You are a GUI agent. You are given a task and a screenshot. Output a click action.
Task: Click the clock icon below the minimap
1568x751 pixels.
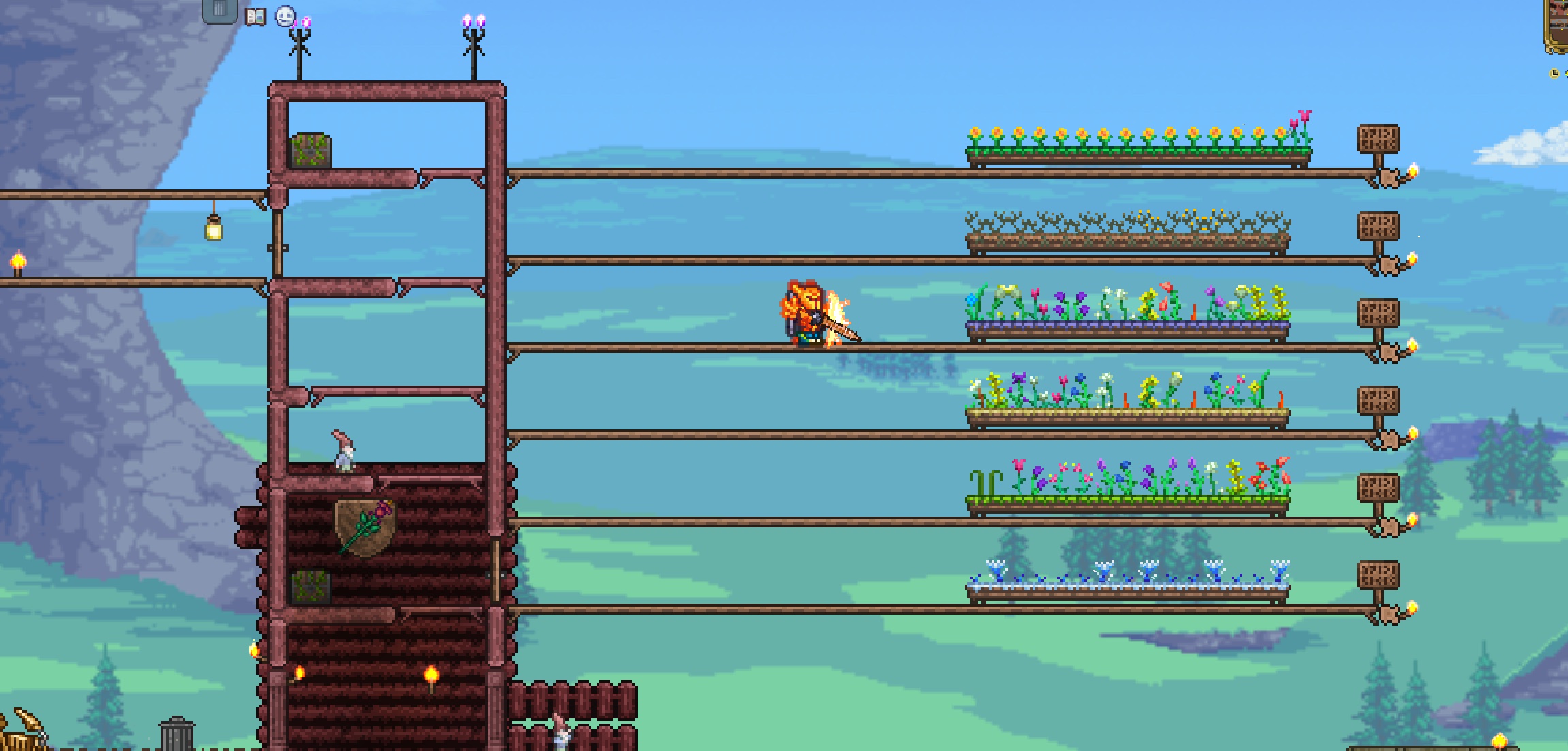(1555, 75)
